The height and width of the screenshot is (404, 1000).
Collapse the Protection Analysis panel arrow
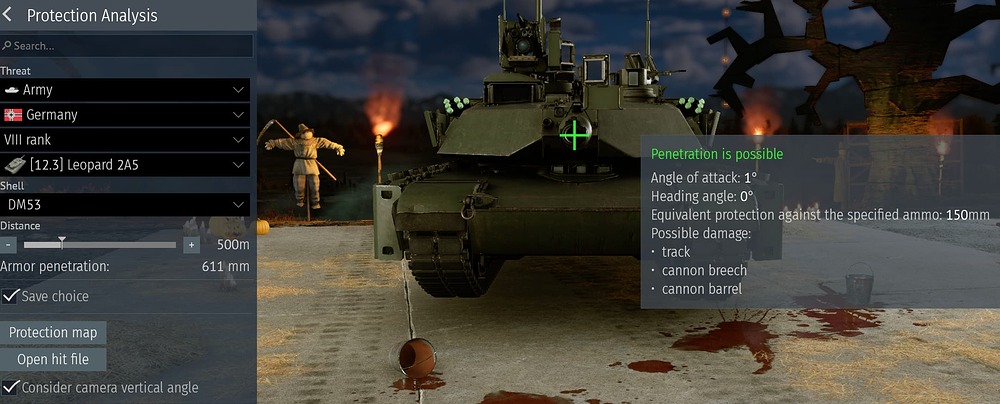click(x=10, y=16)
